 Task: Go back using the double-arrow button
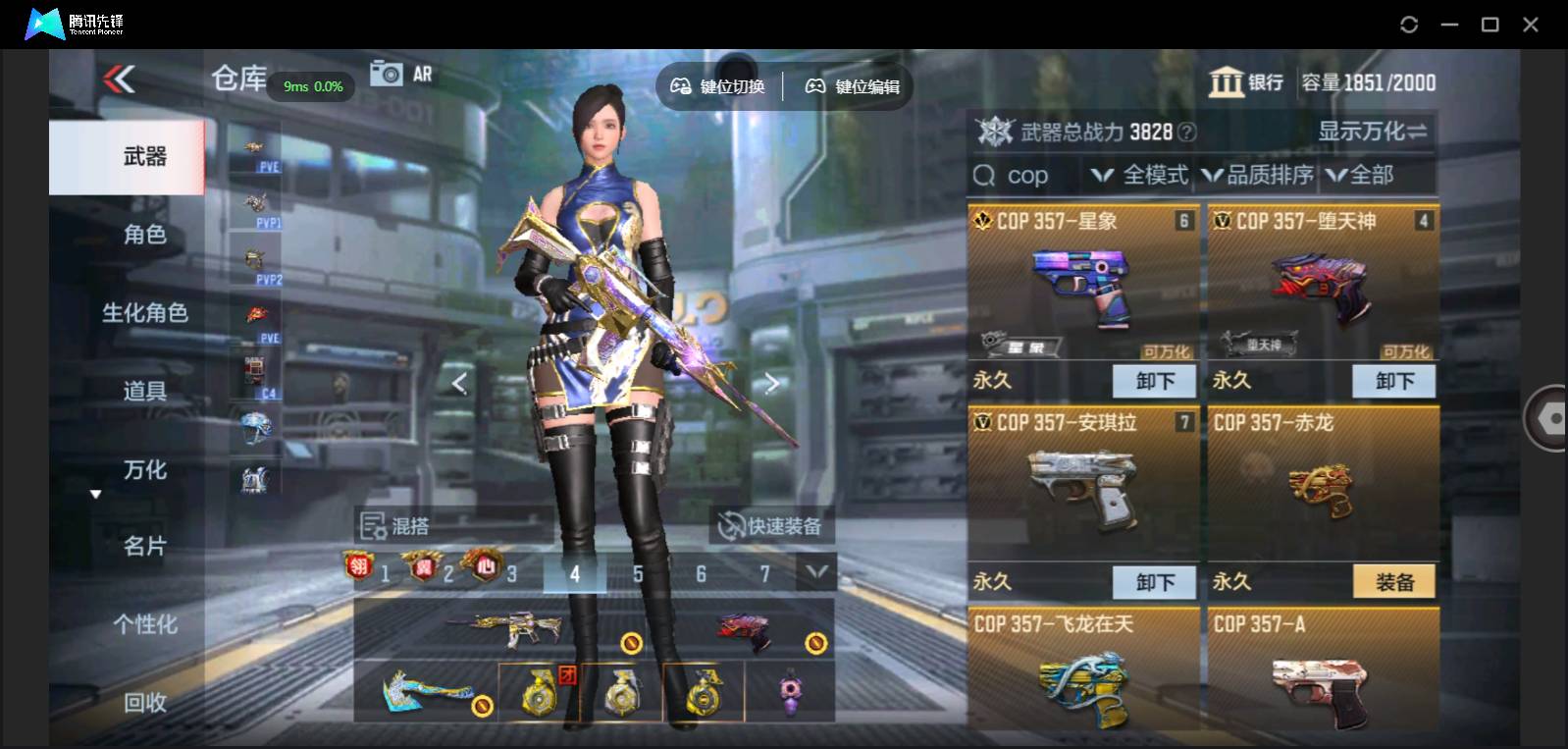tap(120, 79)
